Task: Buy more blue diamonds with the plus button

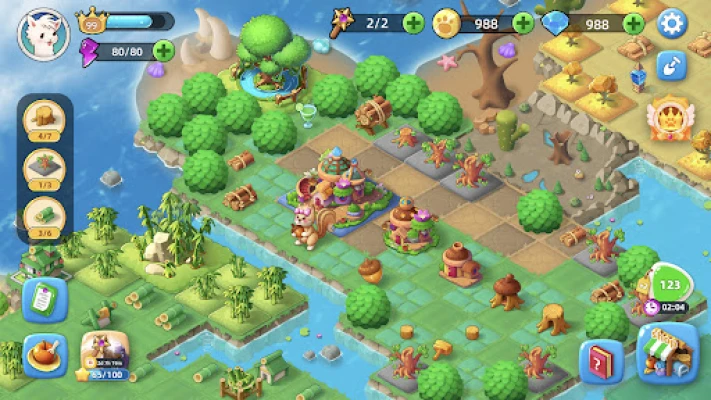Action: [632, 23]
